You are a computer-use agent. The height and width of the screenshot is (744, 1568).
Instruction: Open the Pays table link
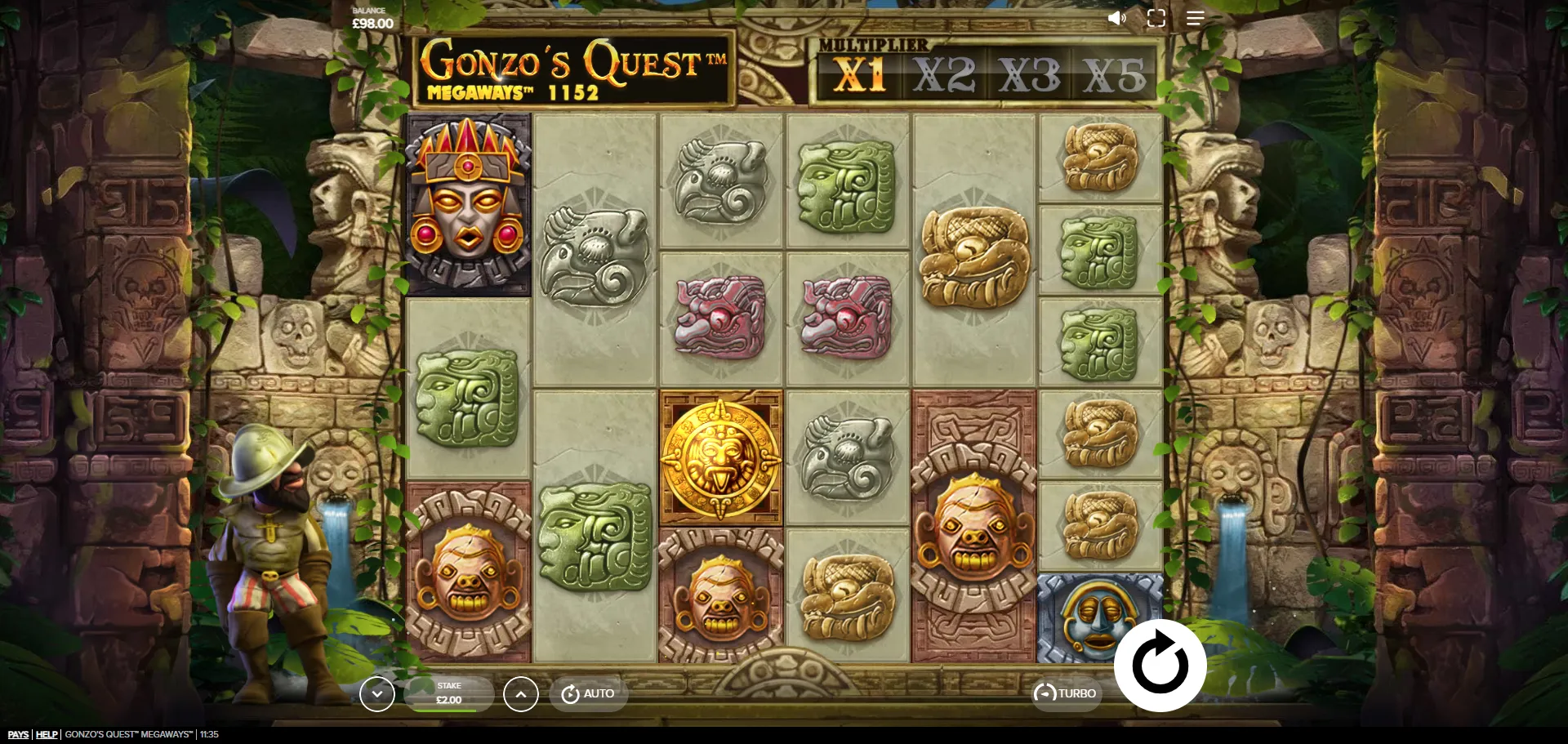tap(18, 734)
